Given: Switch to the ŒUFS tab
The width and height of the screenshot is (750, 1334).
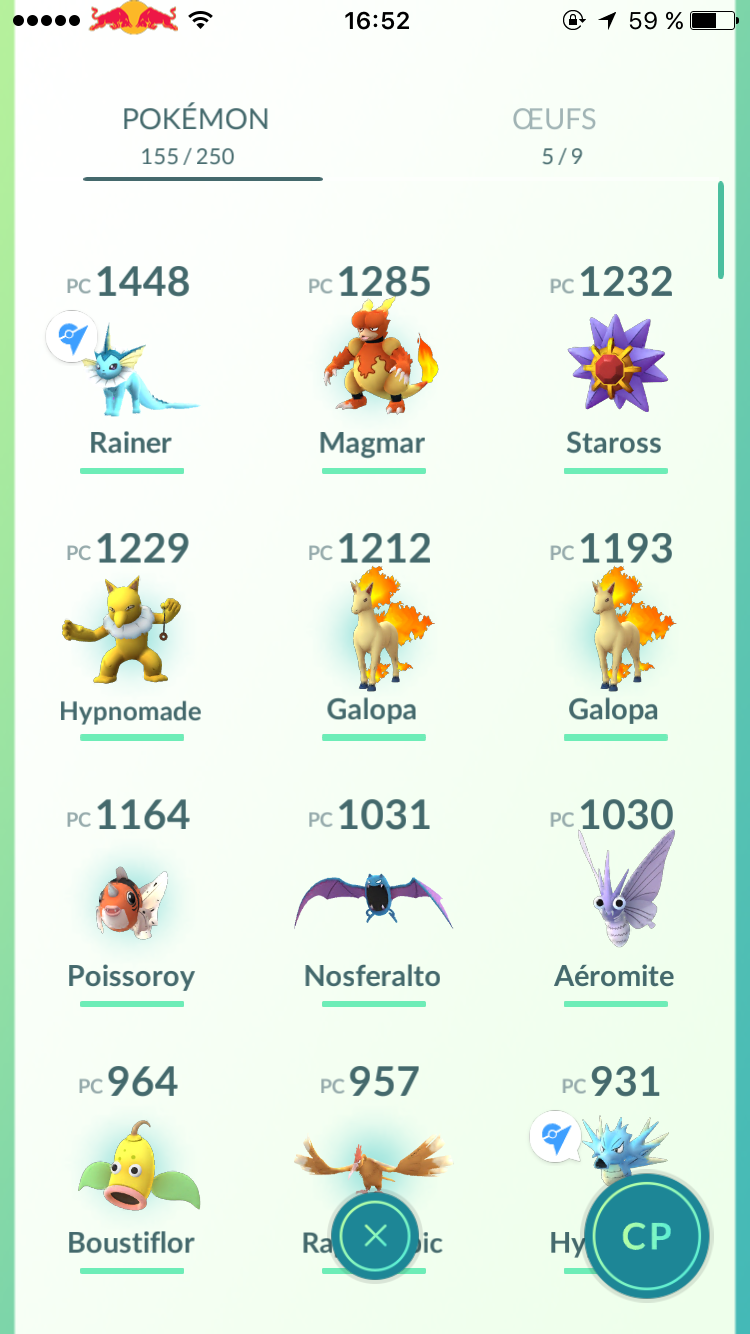Looking at the screenshot, I should (554, 135).
